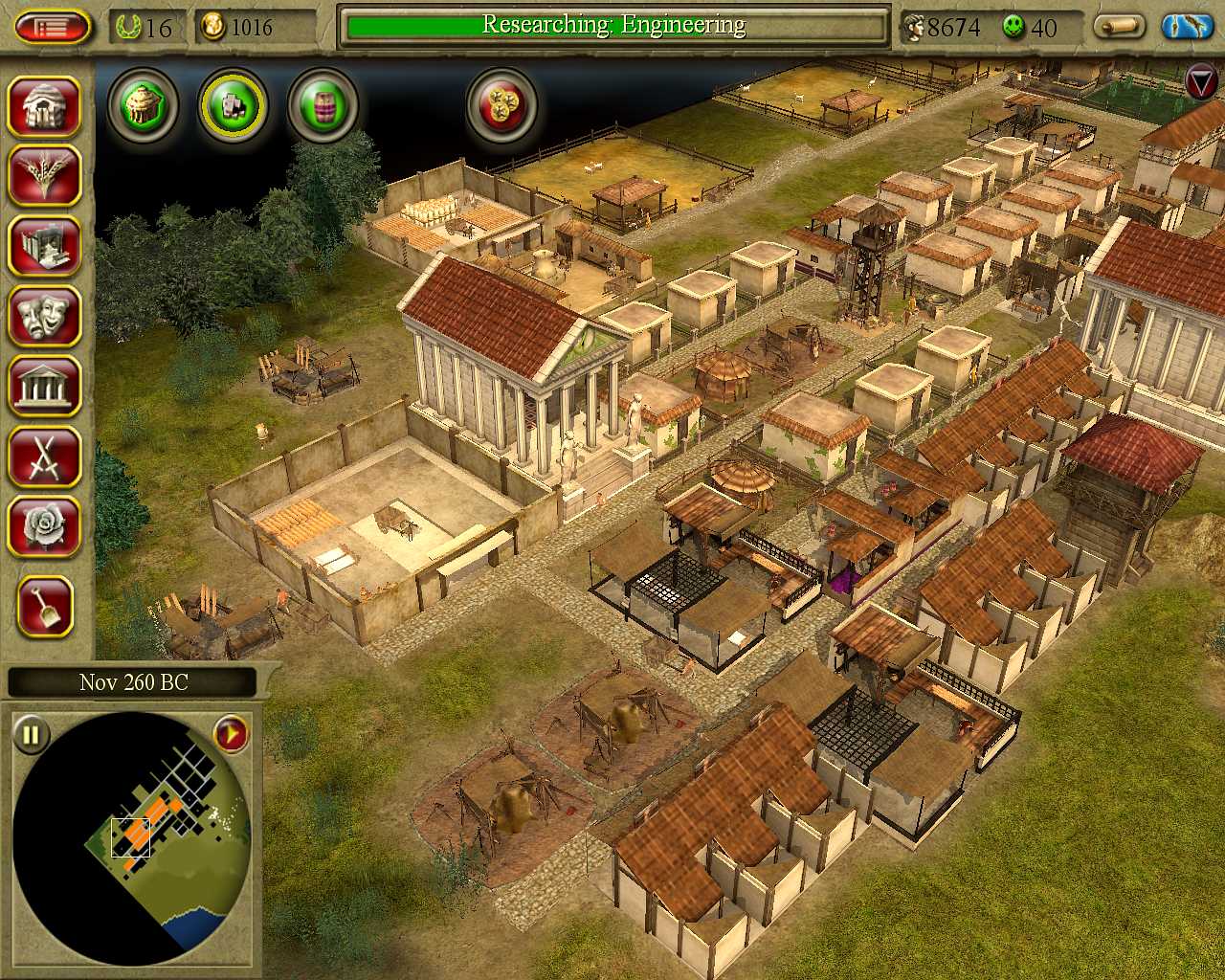
Task: Open the scroll button in top bar
Action: pos(1119,27)
